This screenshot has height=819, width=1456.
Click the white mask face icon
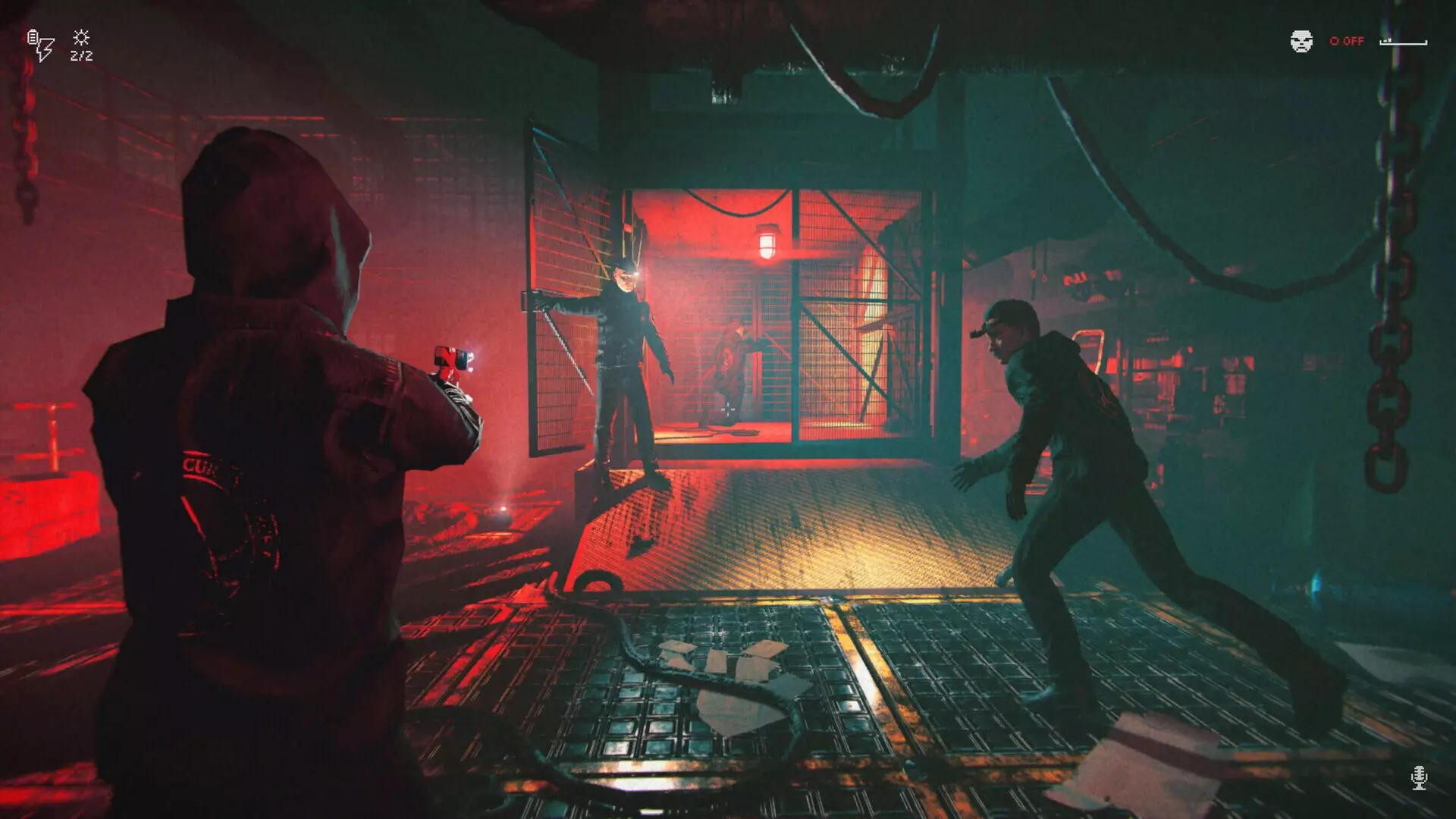point(1301,41)
